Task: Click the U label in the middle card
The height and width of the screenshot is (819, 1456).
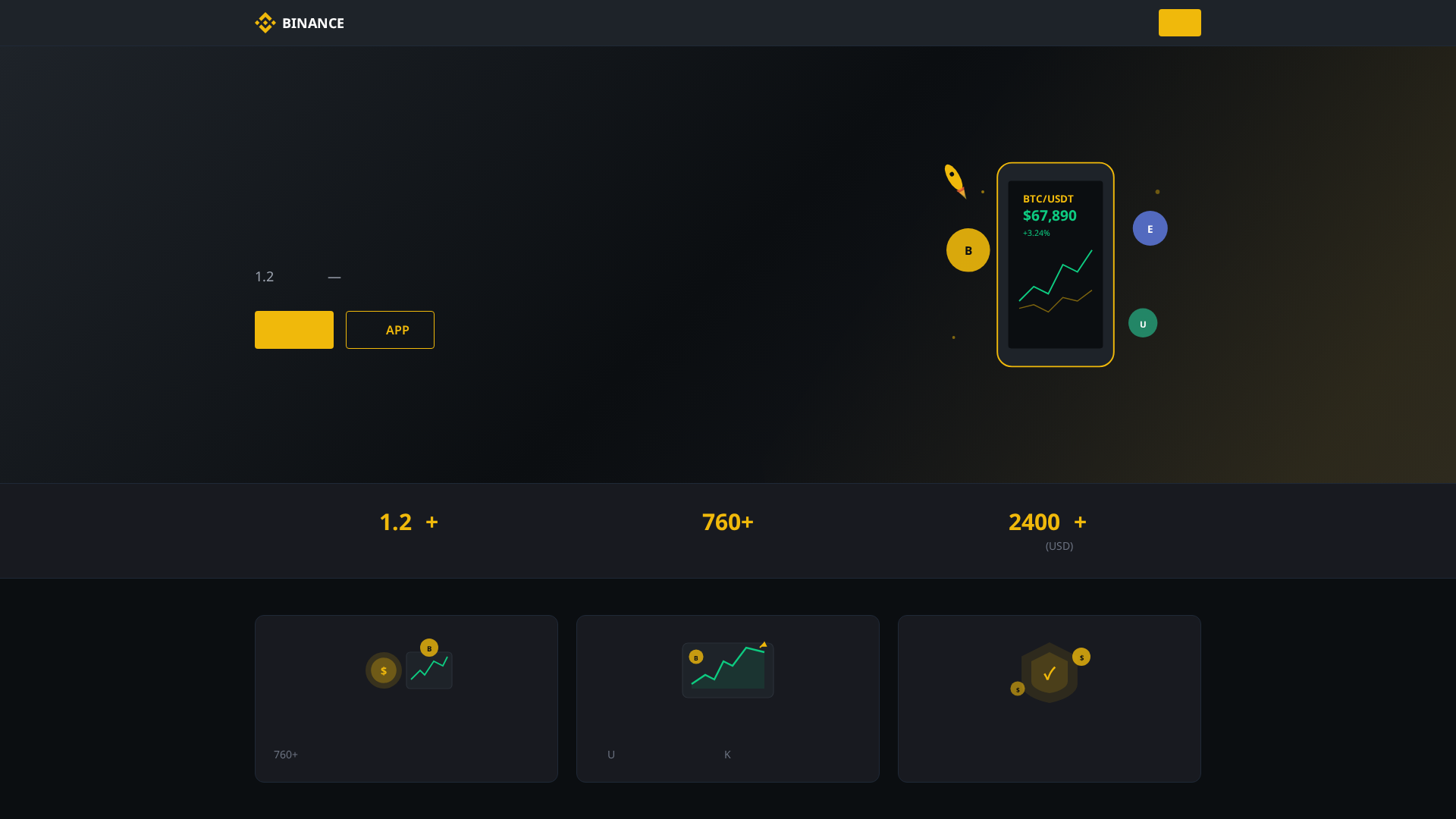Action: pyautogui.click(x=610, y=755)
